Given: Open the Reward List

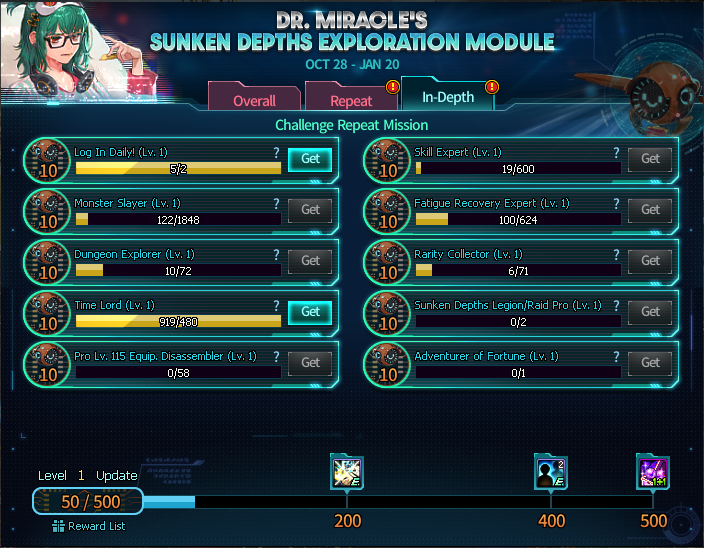Looking at the screenshot, I should [x=89, y=526].
